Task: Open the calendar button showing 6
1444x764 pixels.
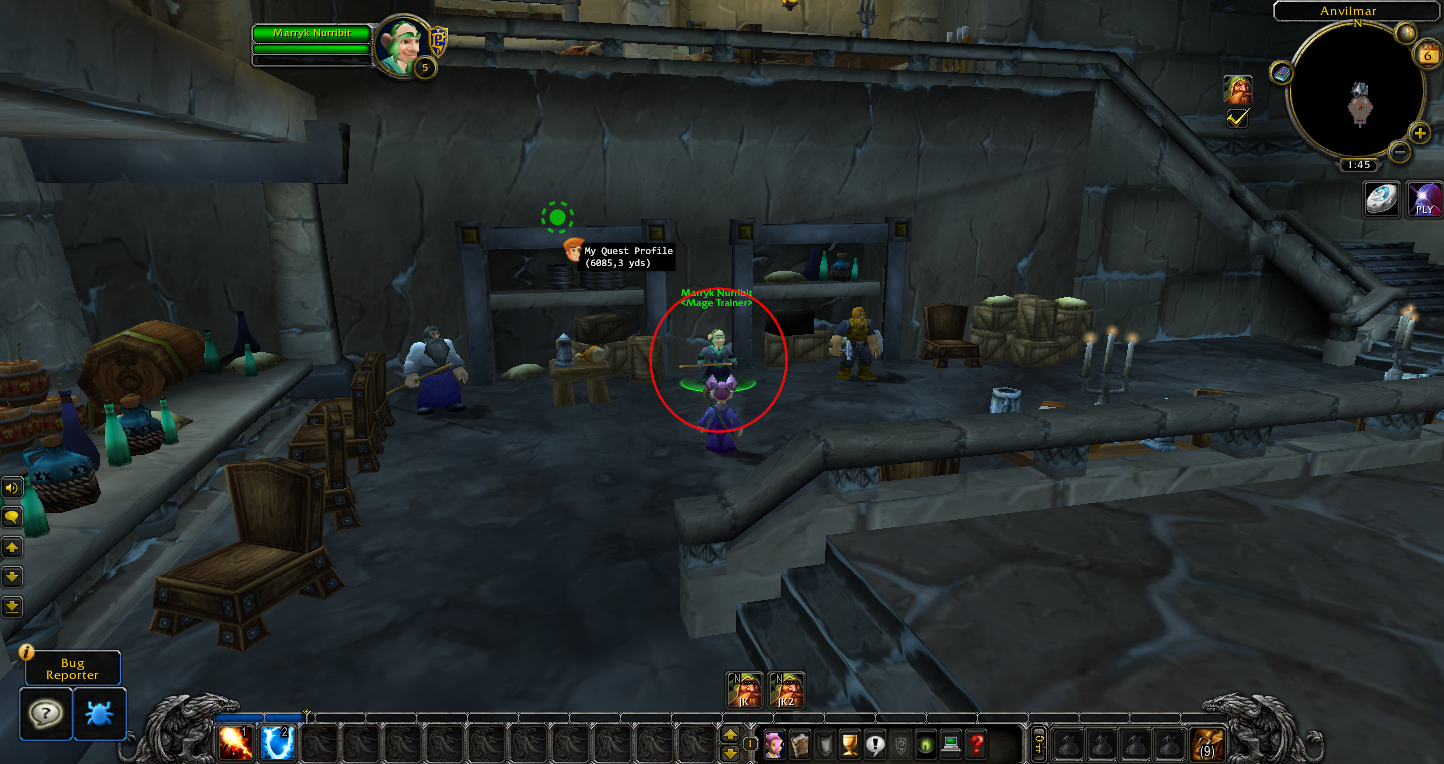Action: pyautogui.click(x=1426, y=55)
